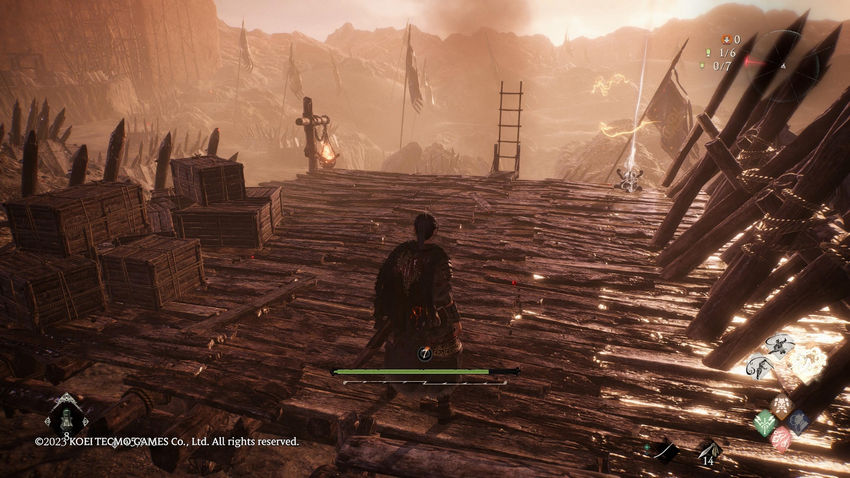The height and width of the screenshot is (478, 850).
Task: Activate the orange wizardry spell diamond
Action: (781, 405)
